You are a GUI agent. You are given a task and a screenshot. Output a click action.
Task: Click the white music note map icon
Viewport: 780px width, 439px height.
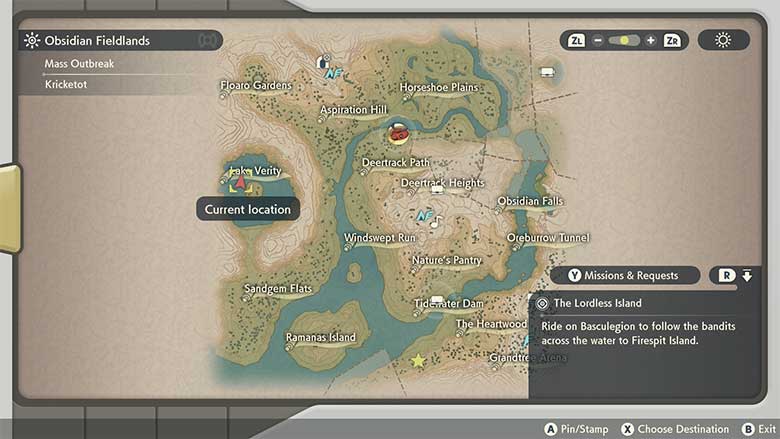coord(435,222)
